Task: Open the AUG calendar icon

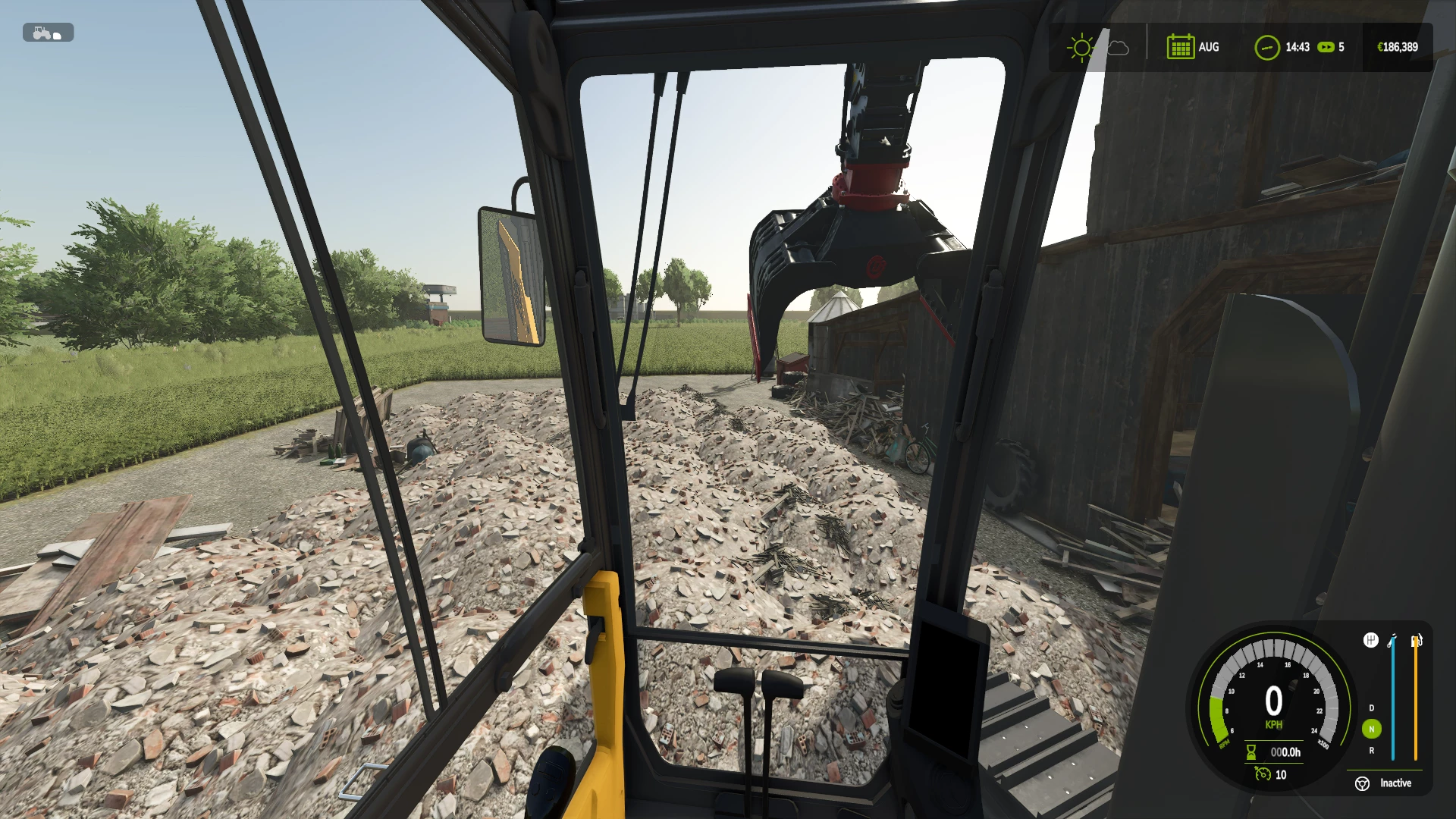Action: click(1181, 47)
